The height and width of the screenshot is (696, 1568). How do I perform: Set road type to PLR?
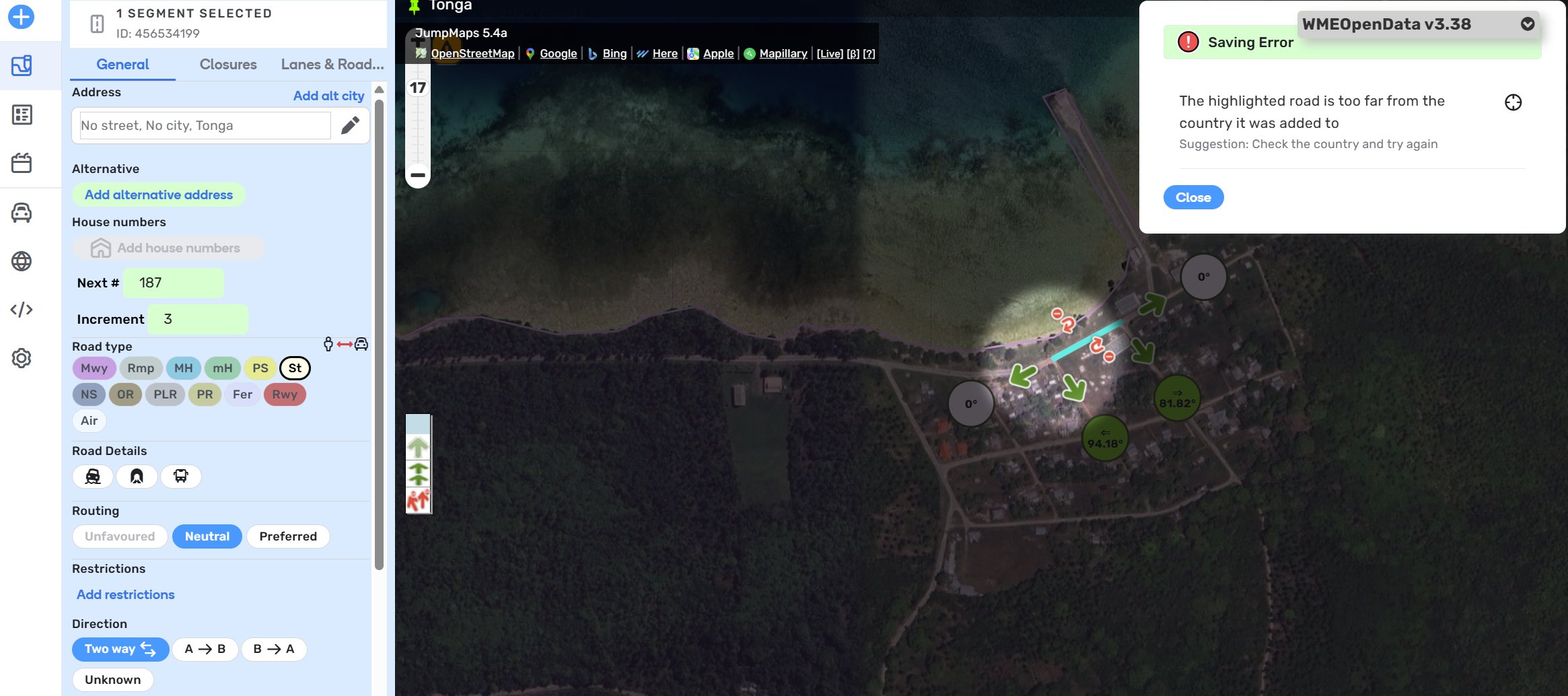(165, 394)
